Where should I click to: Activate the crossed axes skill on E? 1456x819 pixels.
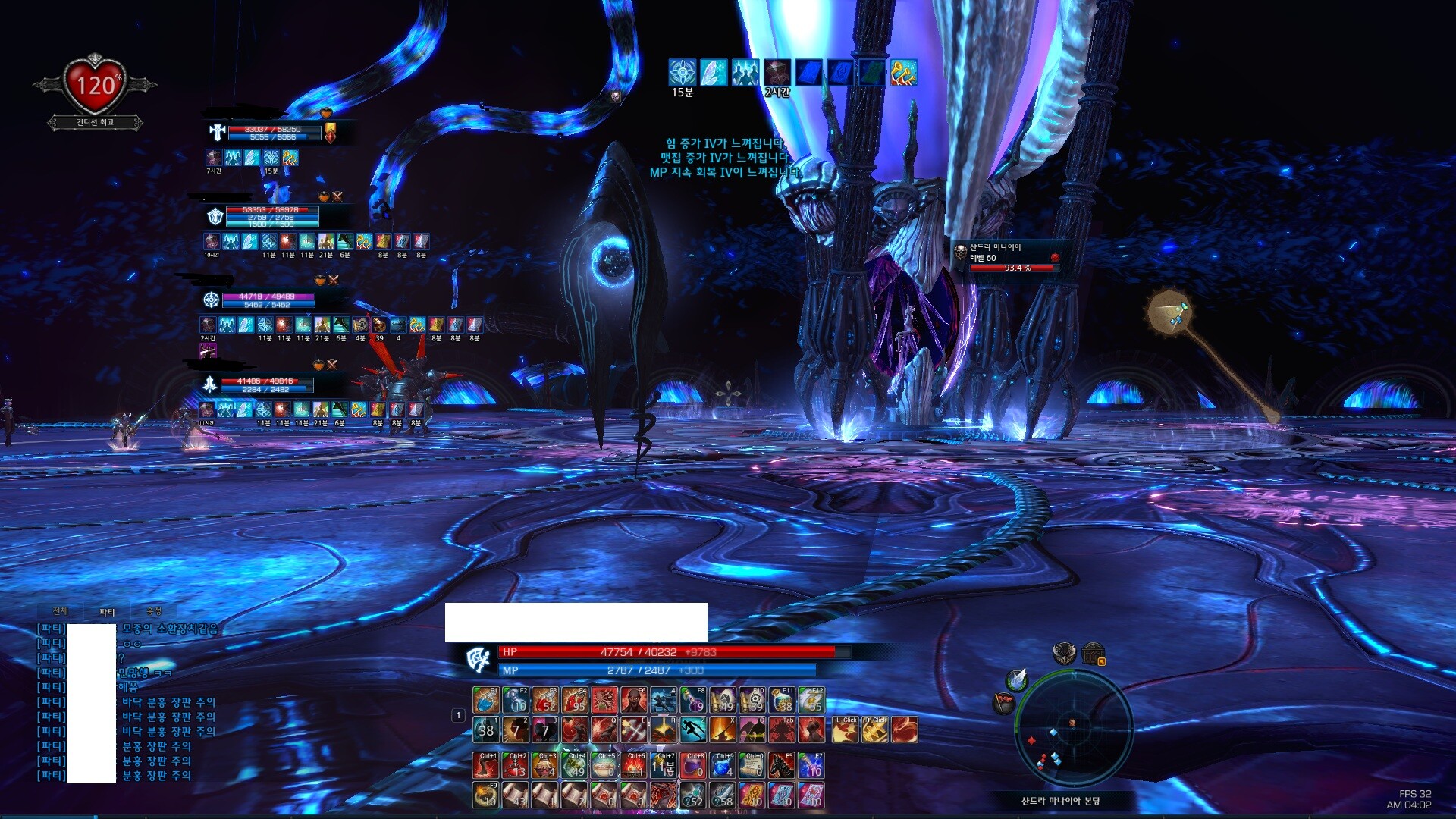point(634,730)
